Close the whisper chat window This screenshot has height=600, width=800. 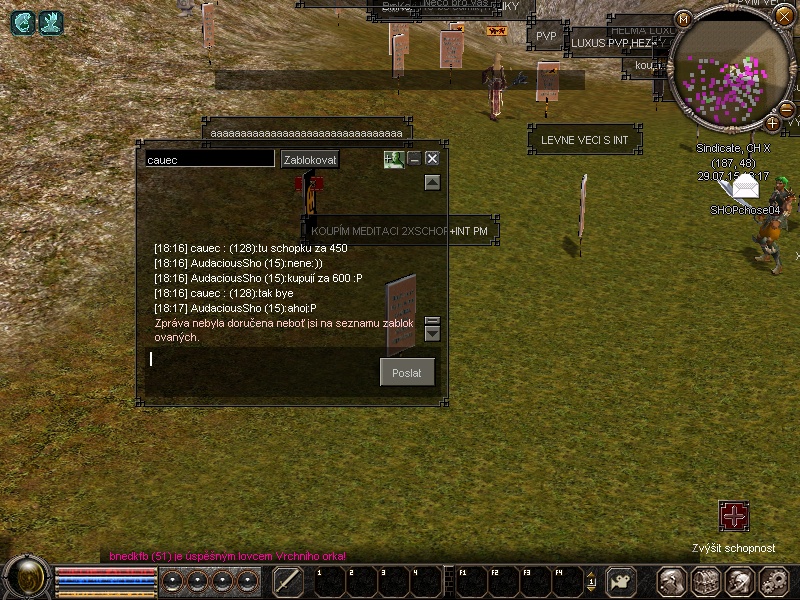(x=432, y=159)
